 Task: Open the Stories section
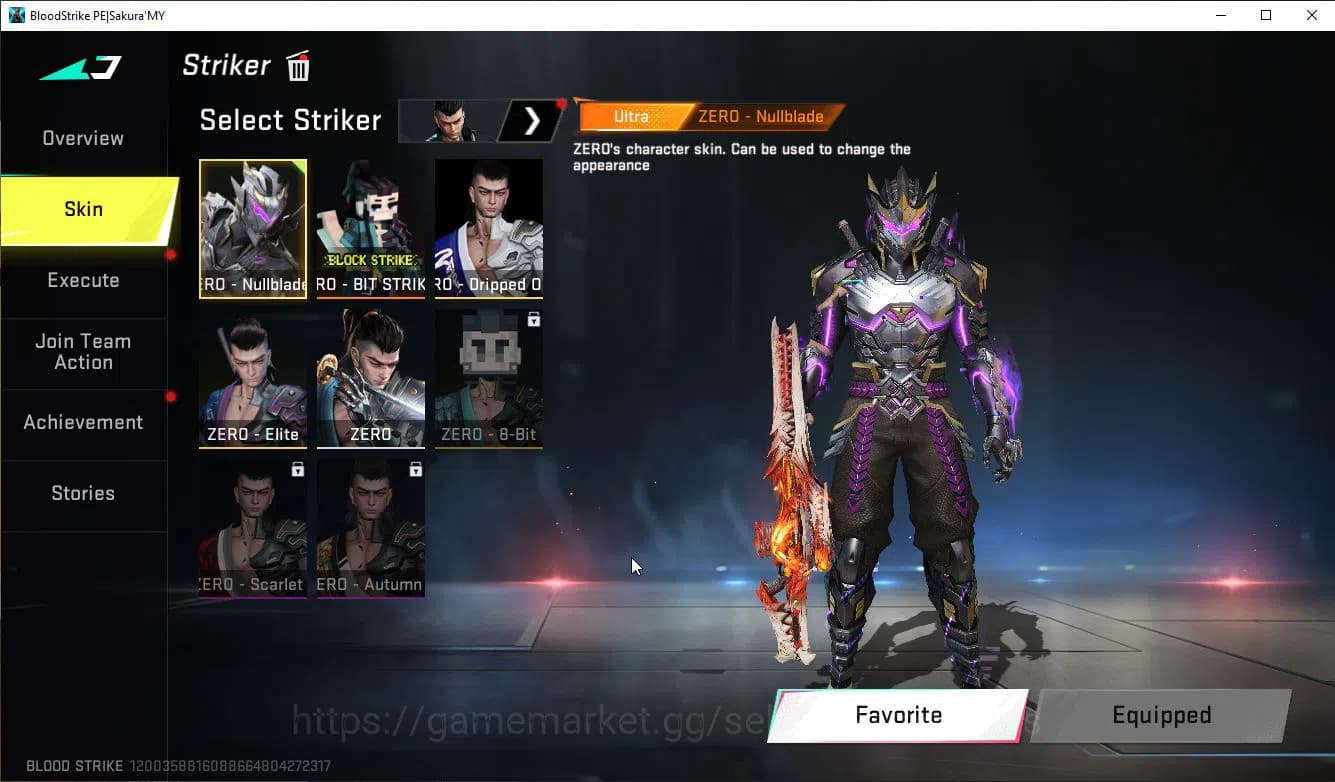click(x=83, y=493)
